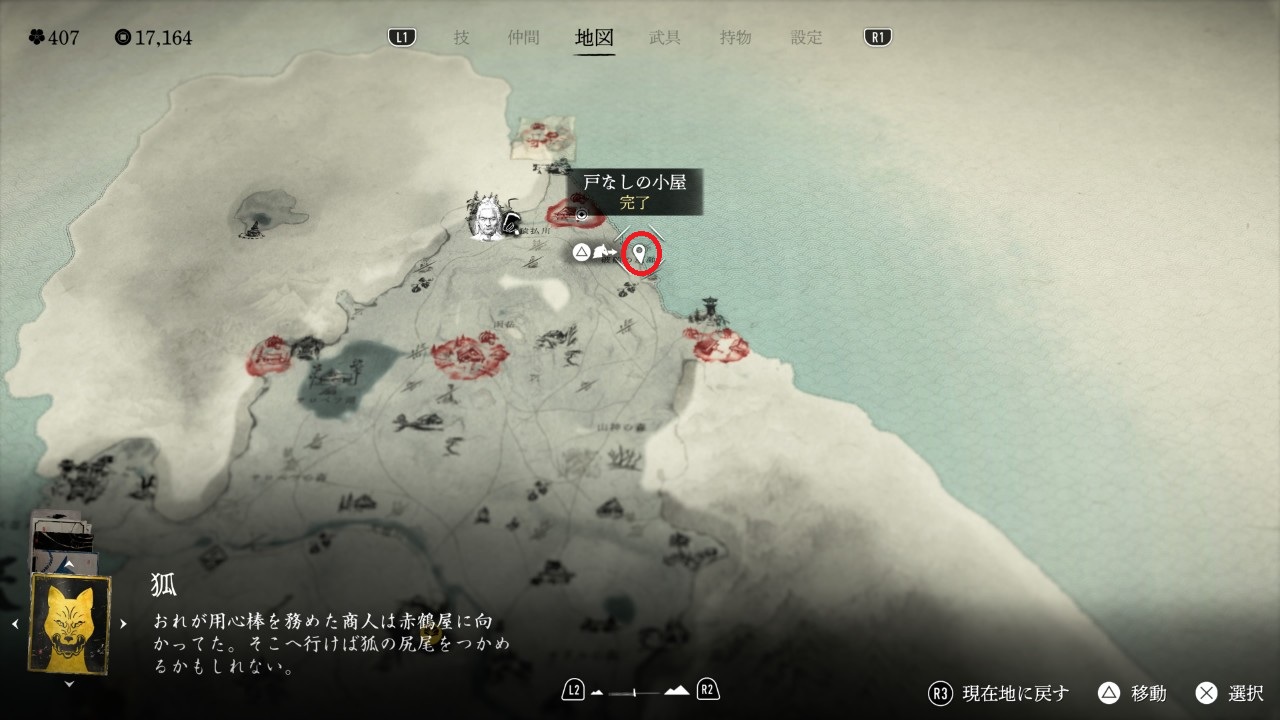The width and height of the screenshot is (1280, 720).
Task: Click the 戸なしの小屋 completed location marker
Action: [x=579, y=212]
